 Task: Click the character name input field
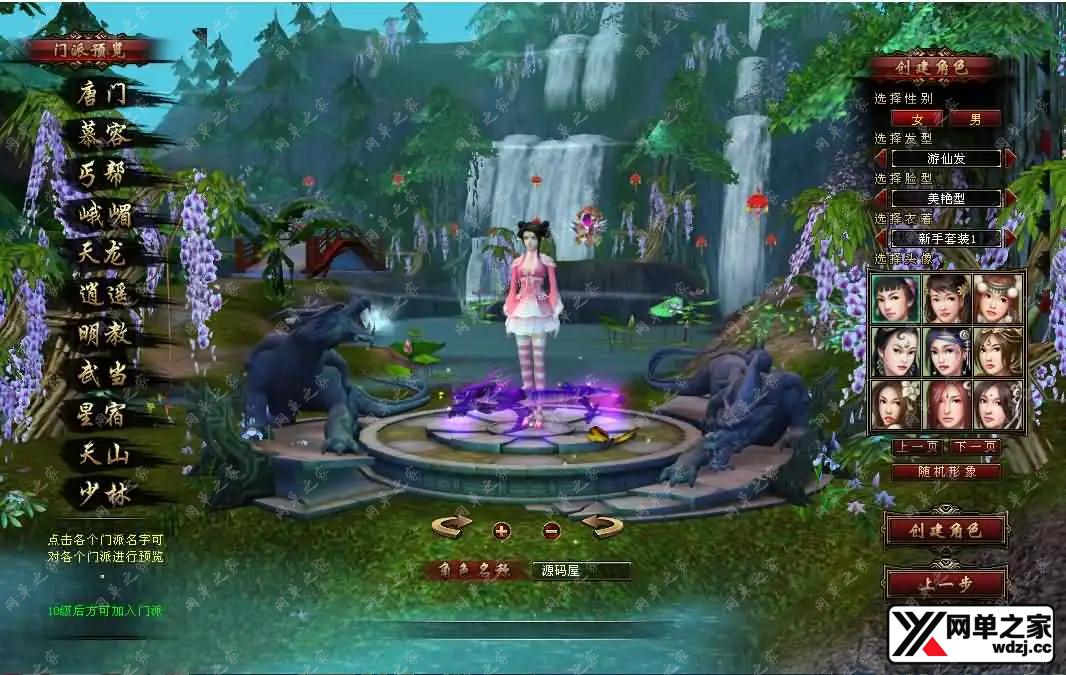[580, 571]
